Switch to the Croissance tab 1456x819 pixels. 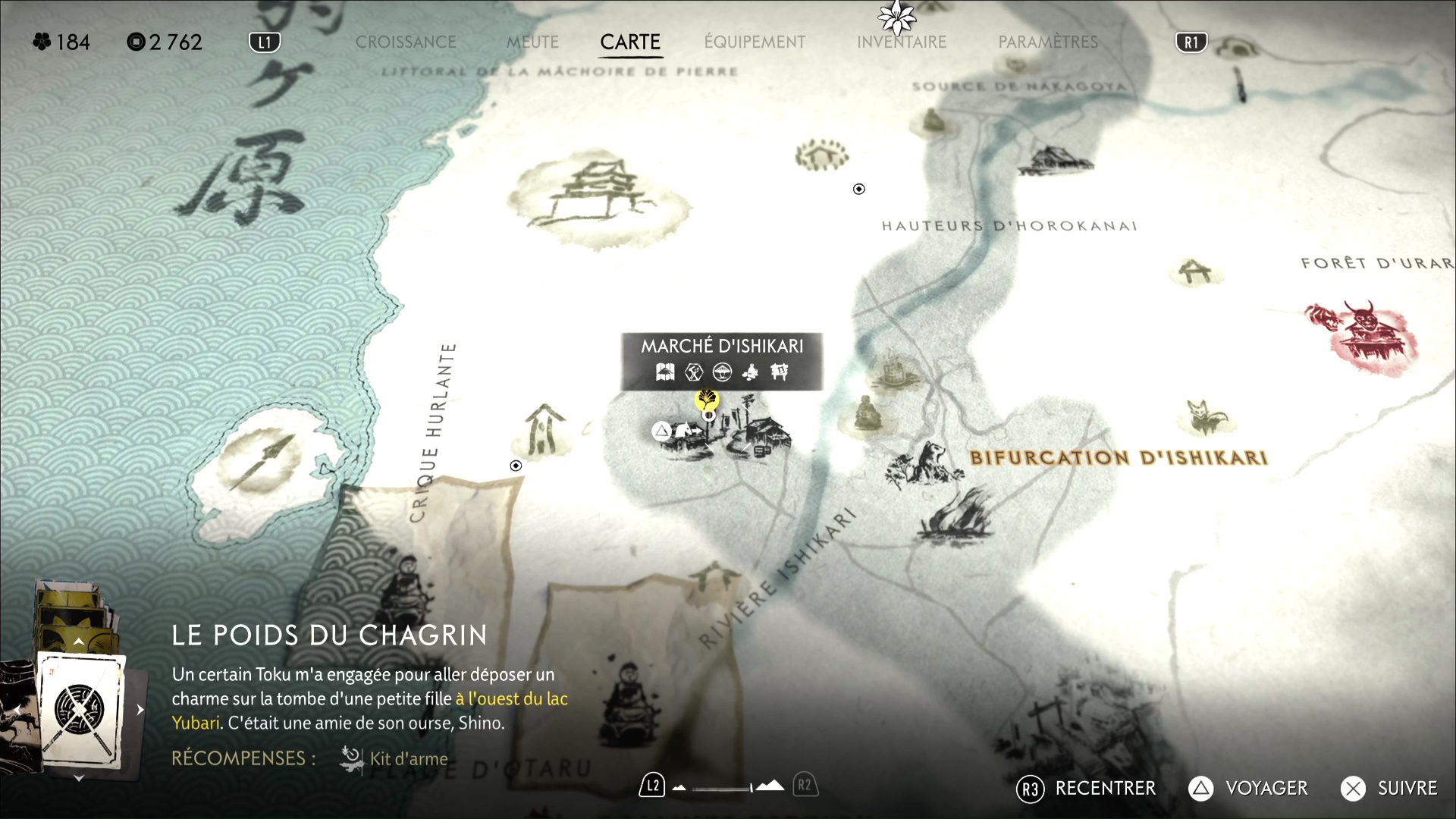click(406, 42)
